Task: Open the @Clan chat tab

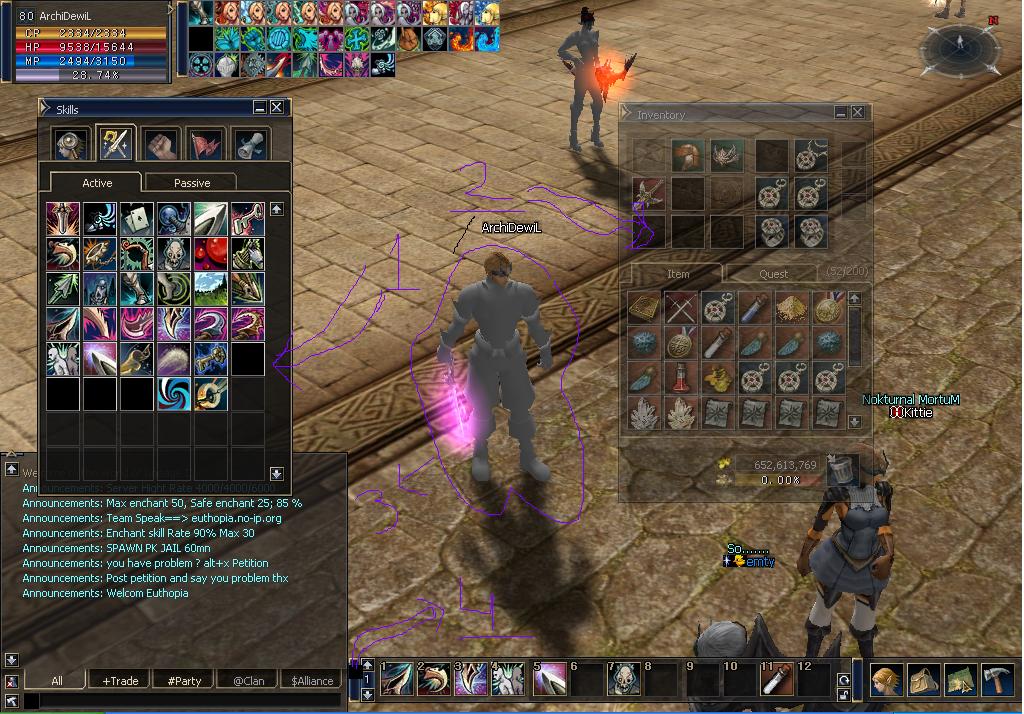Action: pyautogui.click(x=247, y=681)
